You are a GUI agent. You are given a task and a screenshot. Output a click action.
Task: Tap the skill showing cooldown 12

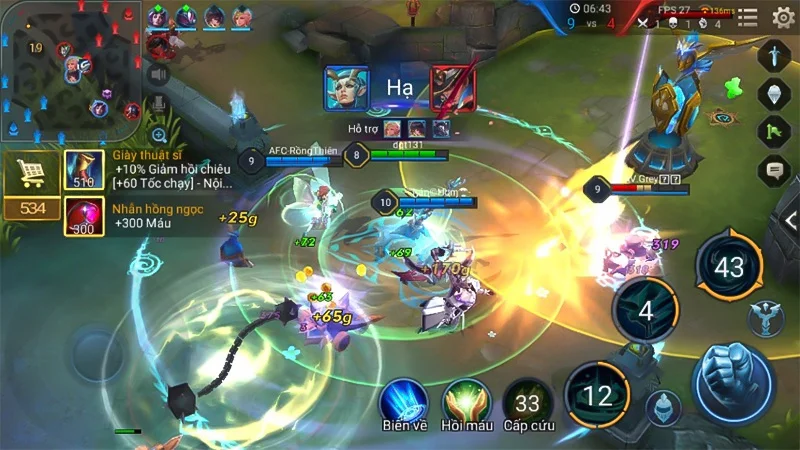597,395
